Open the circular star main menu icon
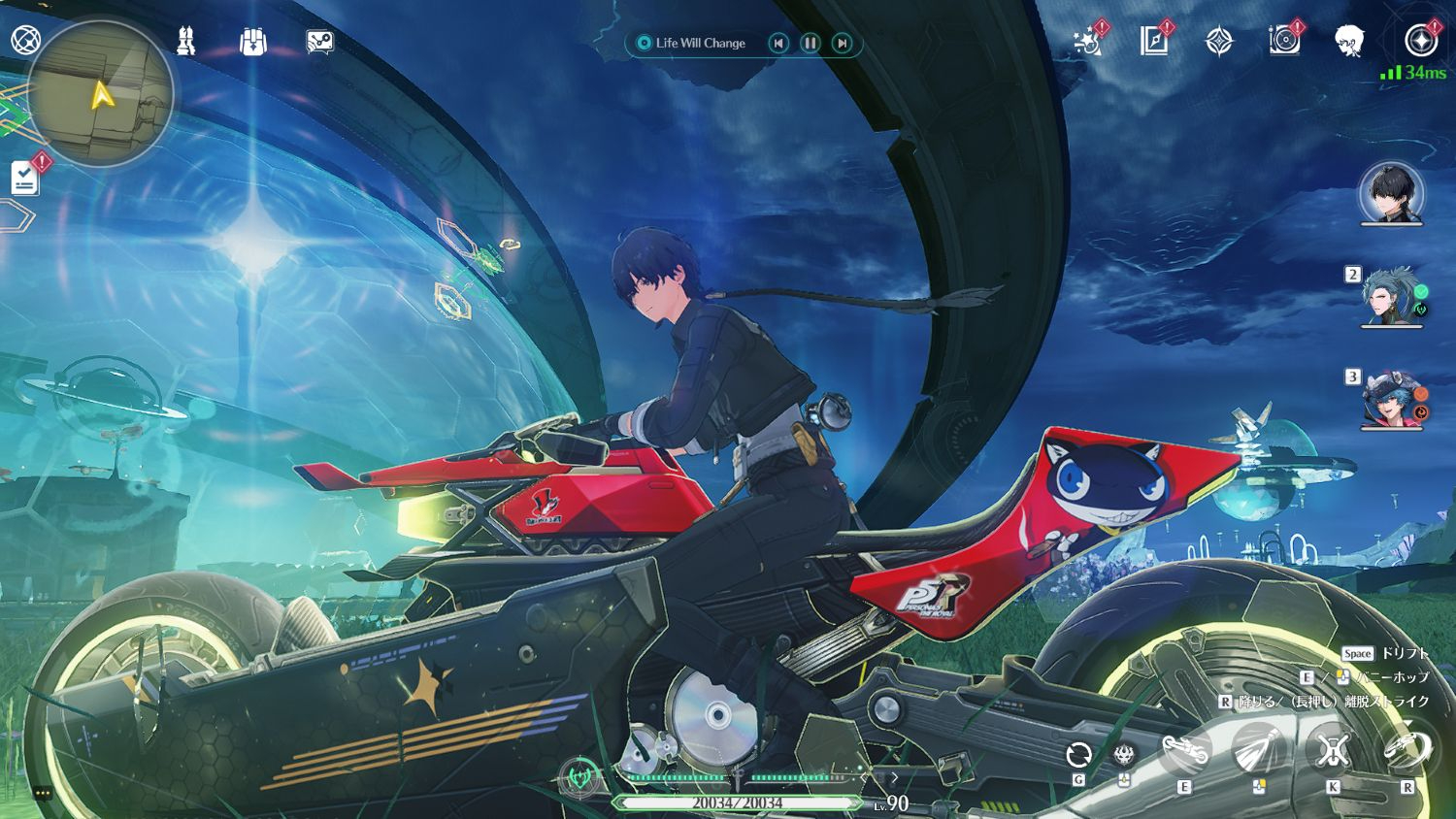1456x819 pixels. (x=1421, y=41)
